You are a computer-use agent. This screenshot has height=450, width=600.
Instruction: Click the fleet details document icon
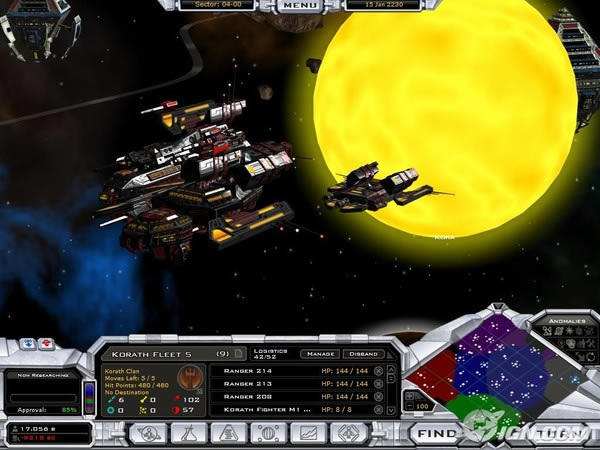239,353
